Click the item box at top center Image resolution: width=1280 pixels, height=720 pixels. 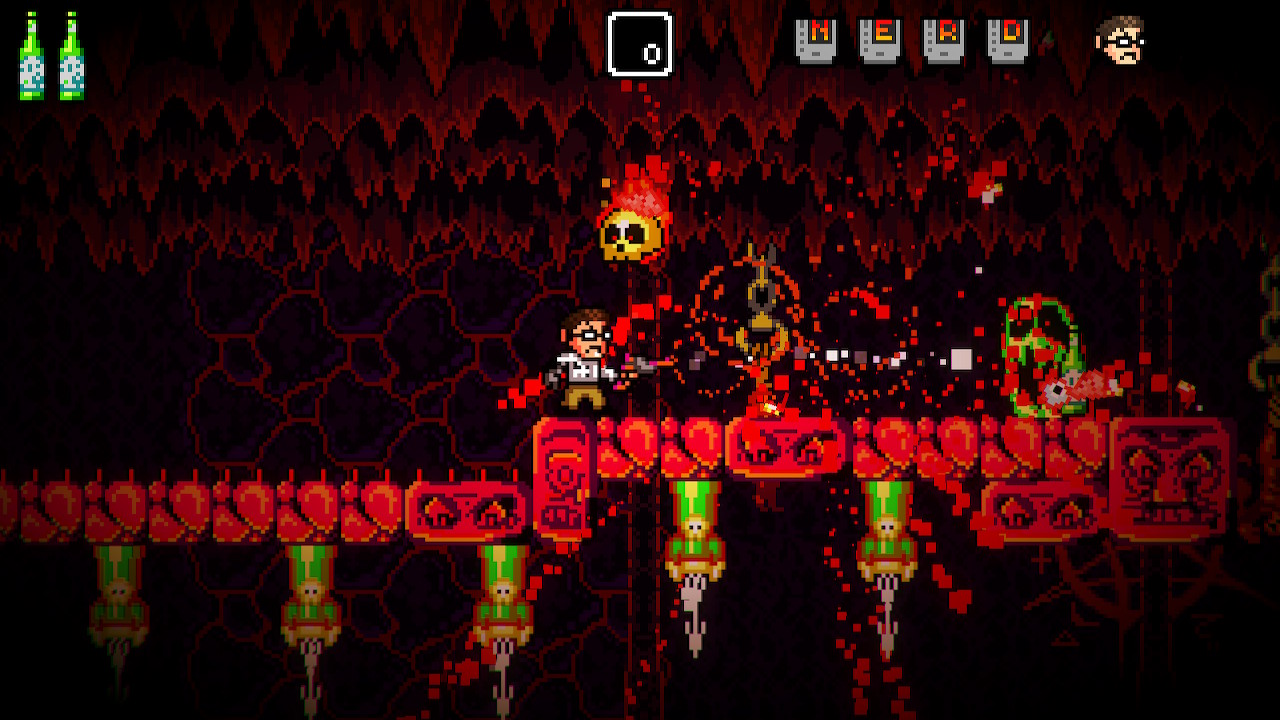[x=640, y=44]
